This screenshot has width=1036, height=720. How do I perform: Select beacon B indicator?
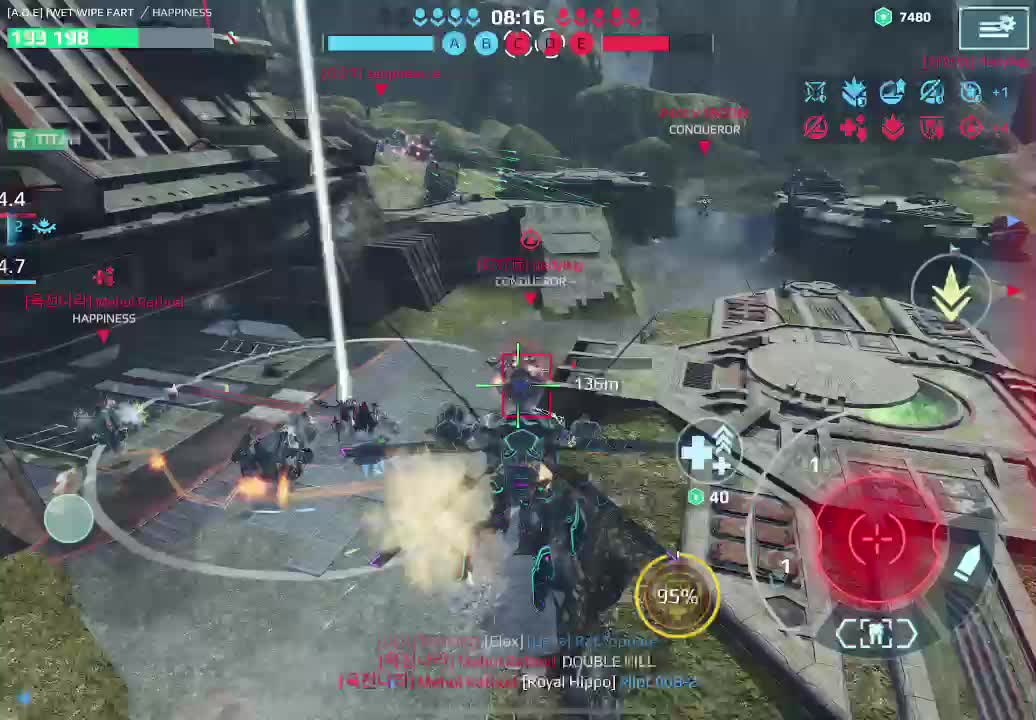coord(486,43)
